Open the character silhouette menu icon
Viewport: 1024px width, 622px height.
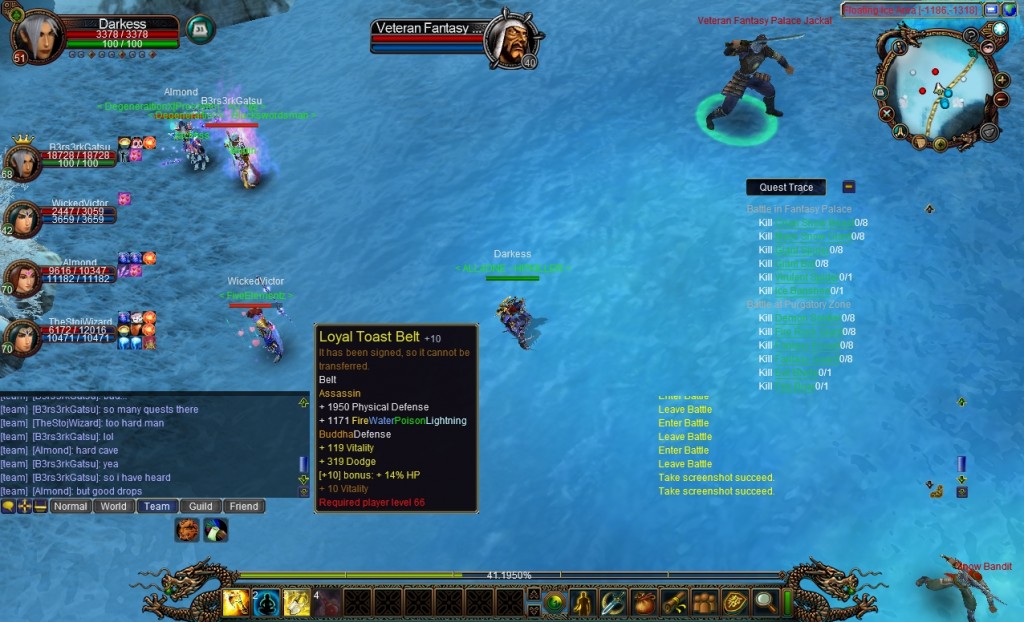coord(583,602)
